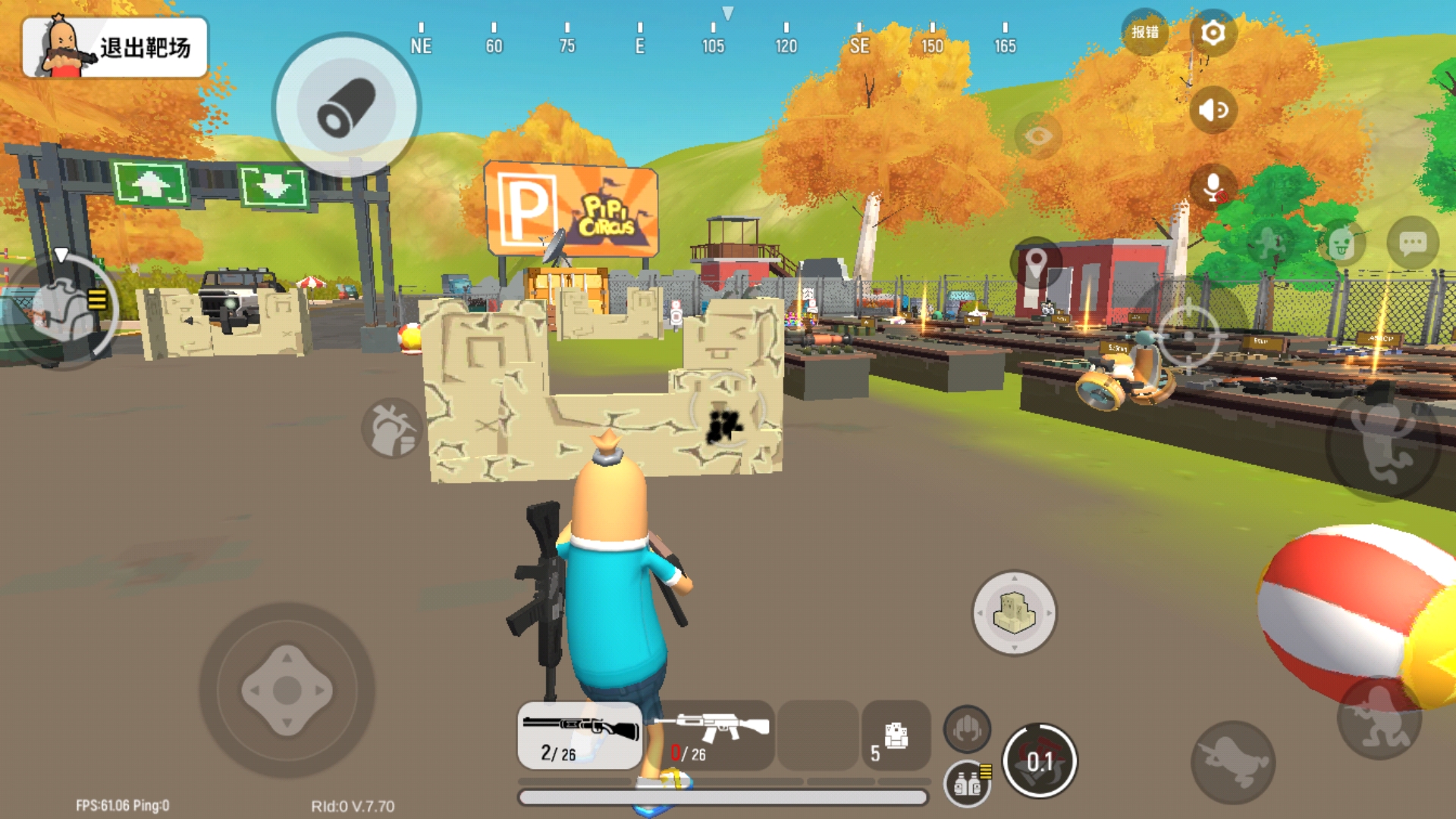The image size is (1456, 819).
Task: Select the shotgun weapon slot
Action: 580,736
